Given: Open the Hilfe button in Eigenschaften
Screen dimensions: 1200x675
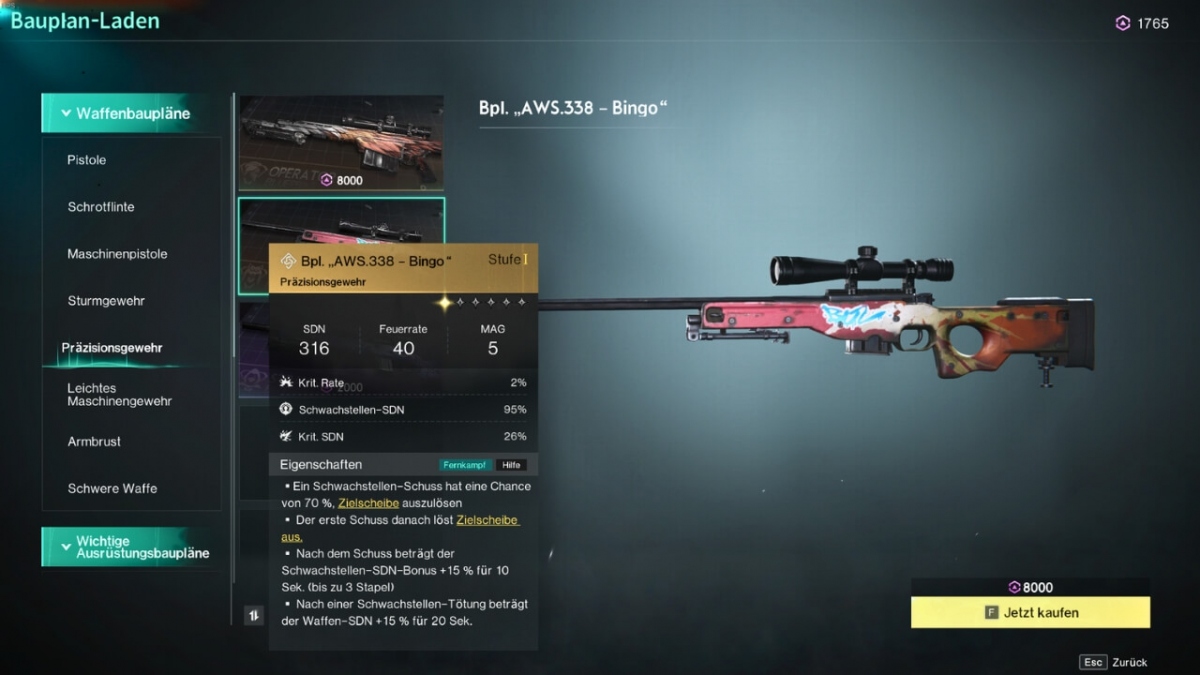Looking at the screenshot, I should [511, 465].
